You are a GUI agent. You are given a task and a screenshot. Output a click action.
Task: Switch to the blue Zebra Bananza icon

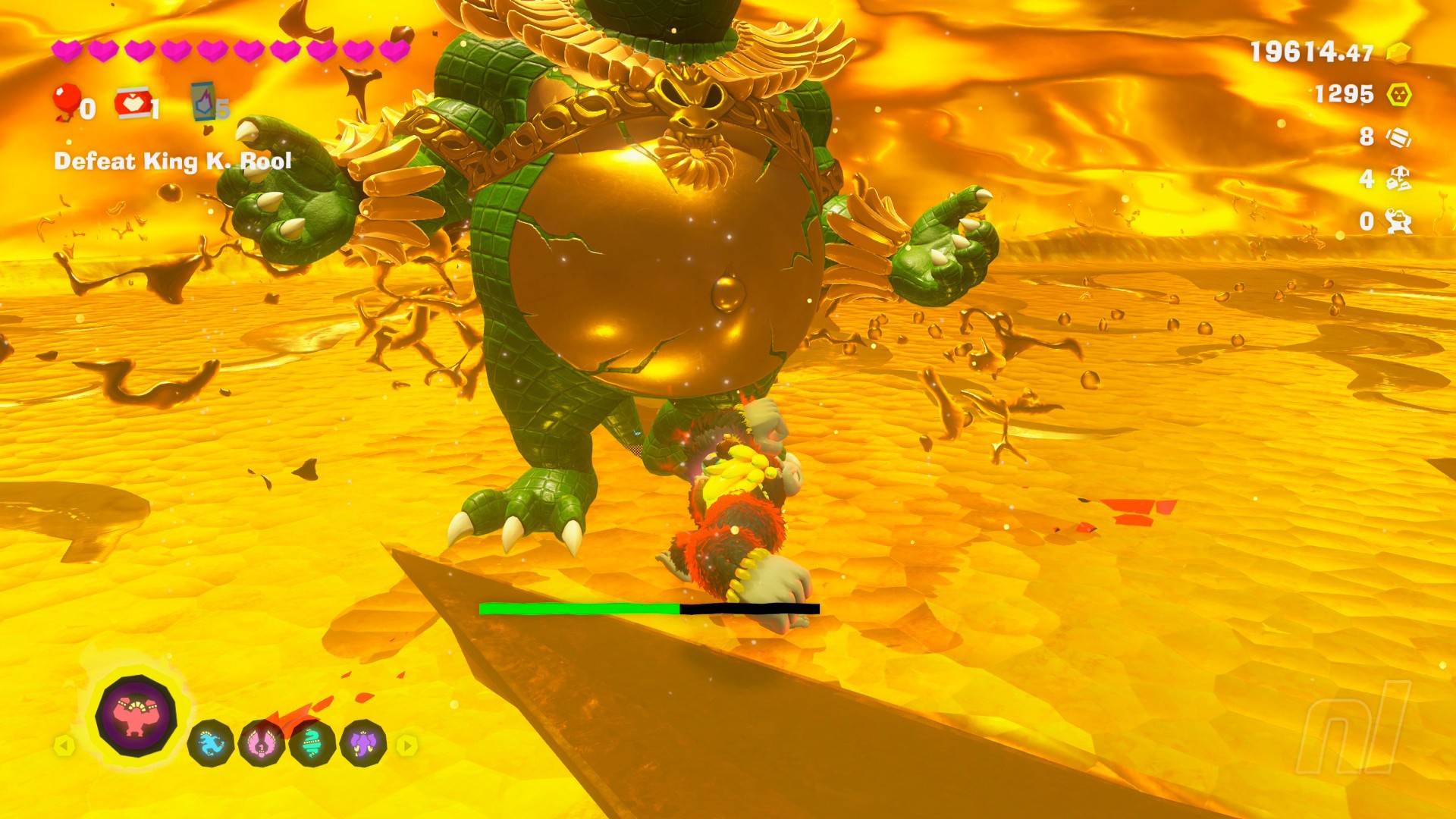tap(210, 744)
